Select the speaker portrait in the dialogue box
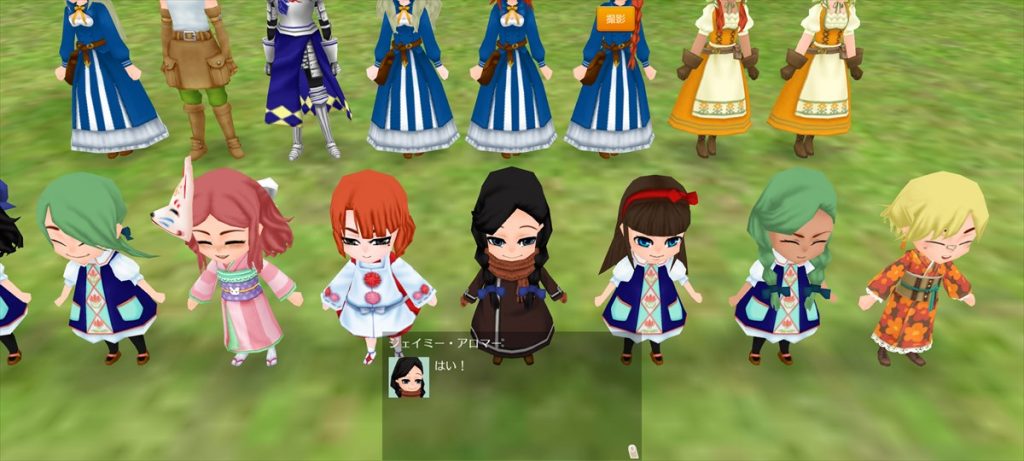 (x=408, y=377)
